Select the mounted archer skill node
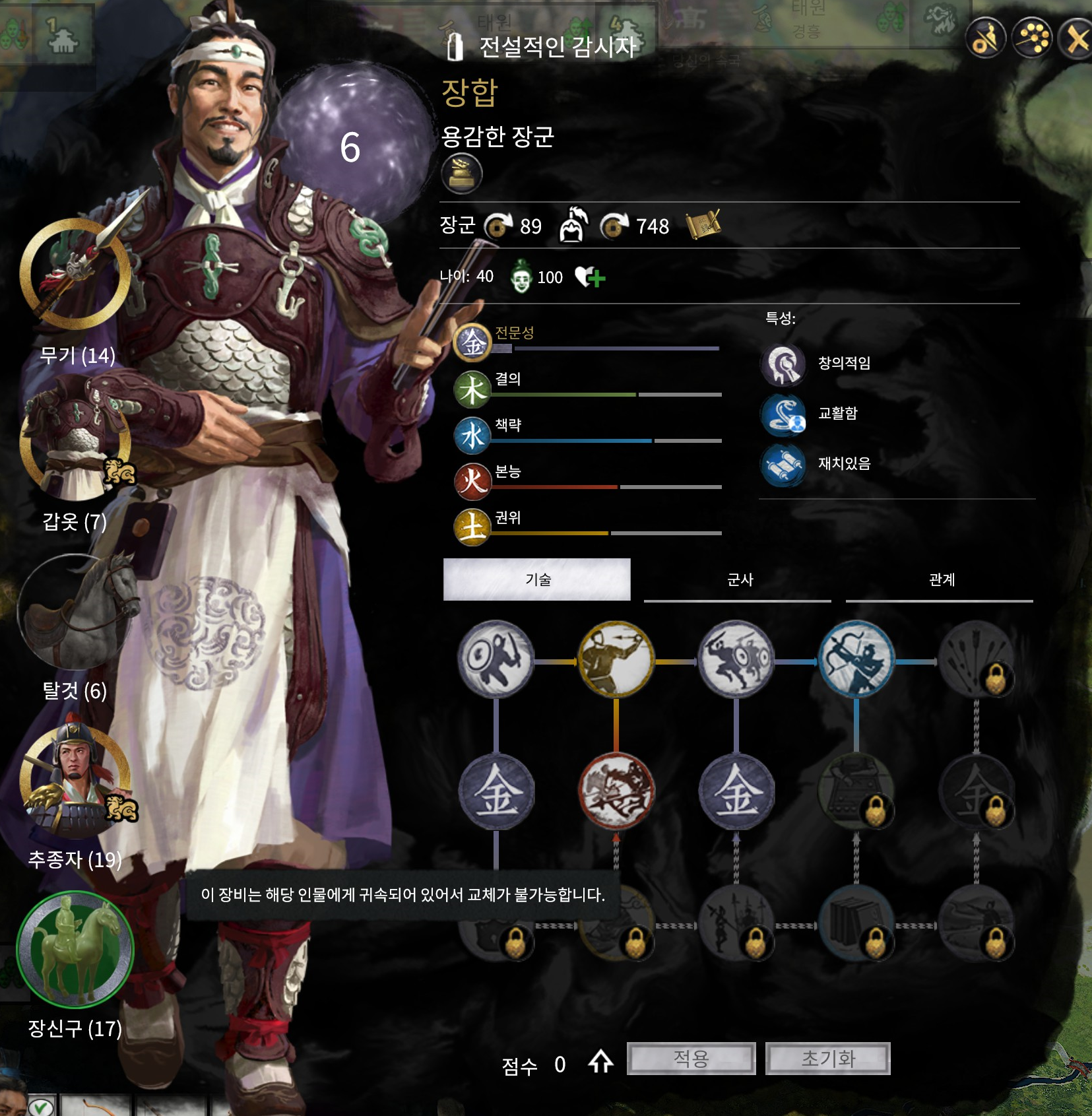This screenshot has height=1116, width=1092. coord(856,659)
